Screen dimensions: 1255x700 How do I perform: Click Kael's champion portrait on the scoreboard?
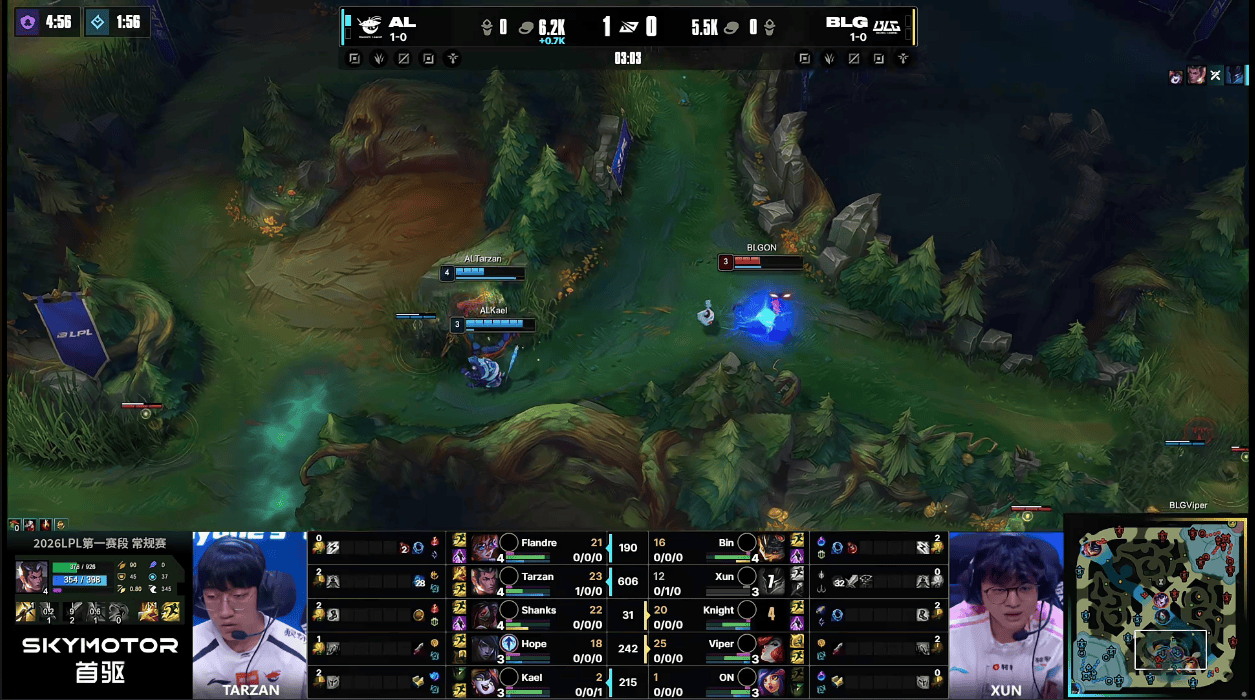tap(486, 682)
